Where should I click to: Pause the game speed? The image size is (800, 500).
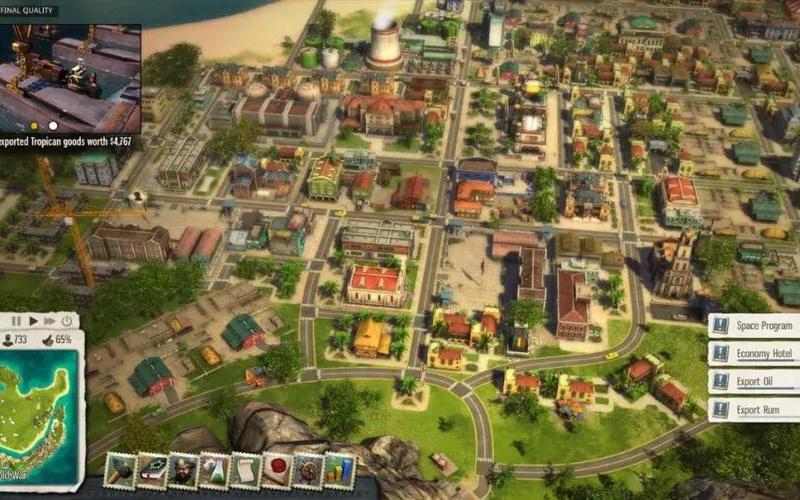pos(17,321)
